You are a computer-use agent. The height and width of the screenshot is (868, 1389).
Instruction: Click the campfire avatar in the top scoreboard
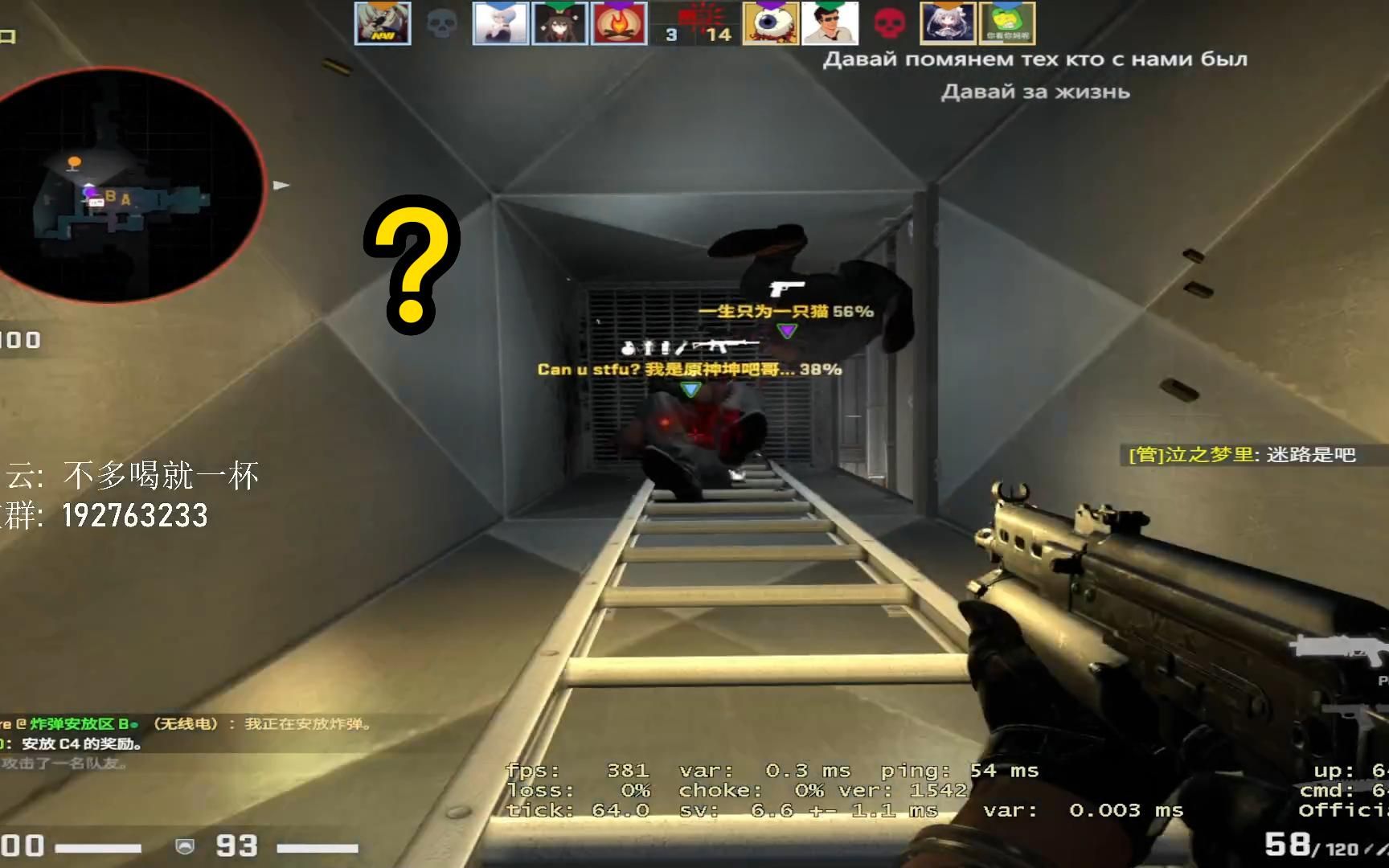(x=618, y=24)
